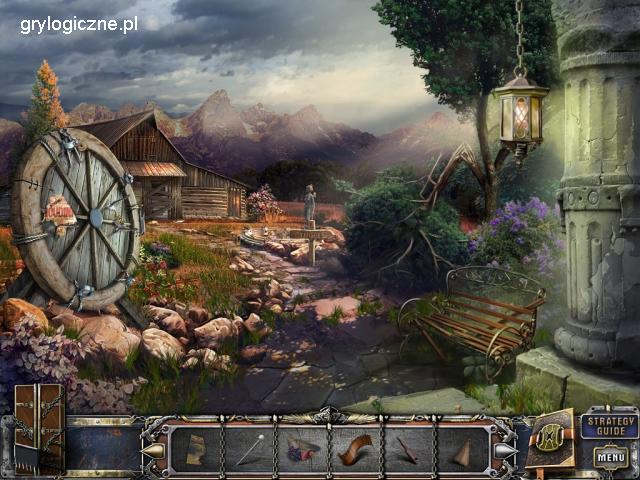Open the Strategy Guide
The width and height of the screenshot is (640, 480).
tap(609, 424)
